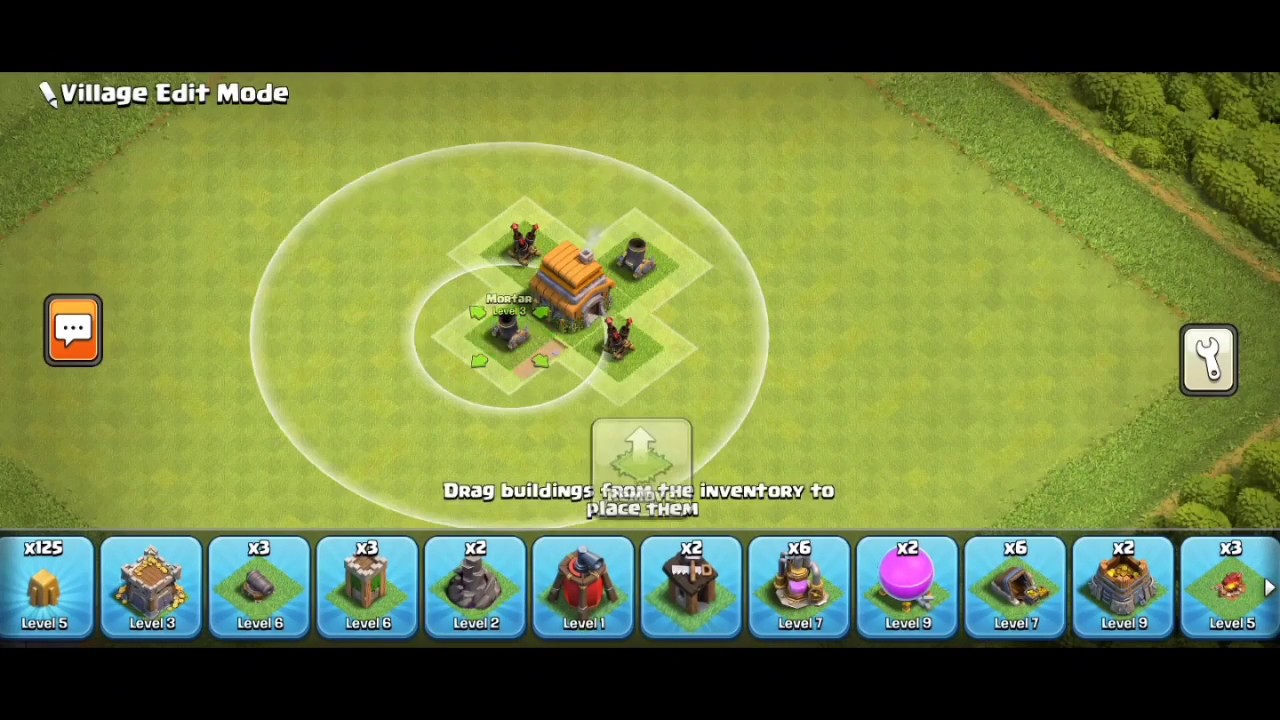The image size is (1280, 720).
Task: Choose the red Air Defense Level 1 slot
Action: 584,587
